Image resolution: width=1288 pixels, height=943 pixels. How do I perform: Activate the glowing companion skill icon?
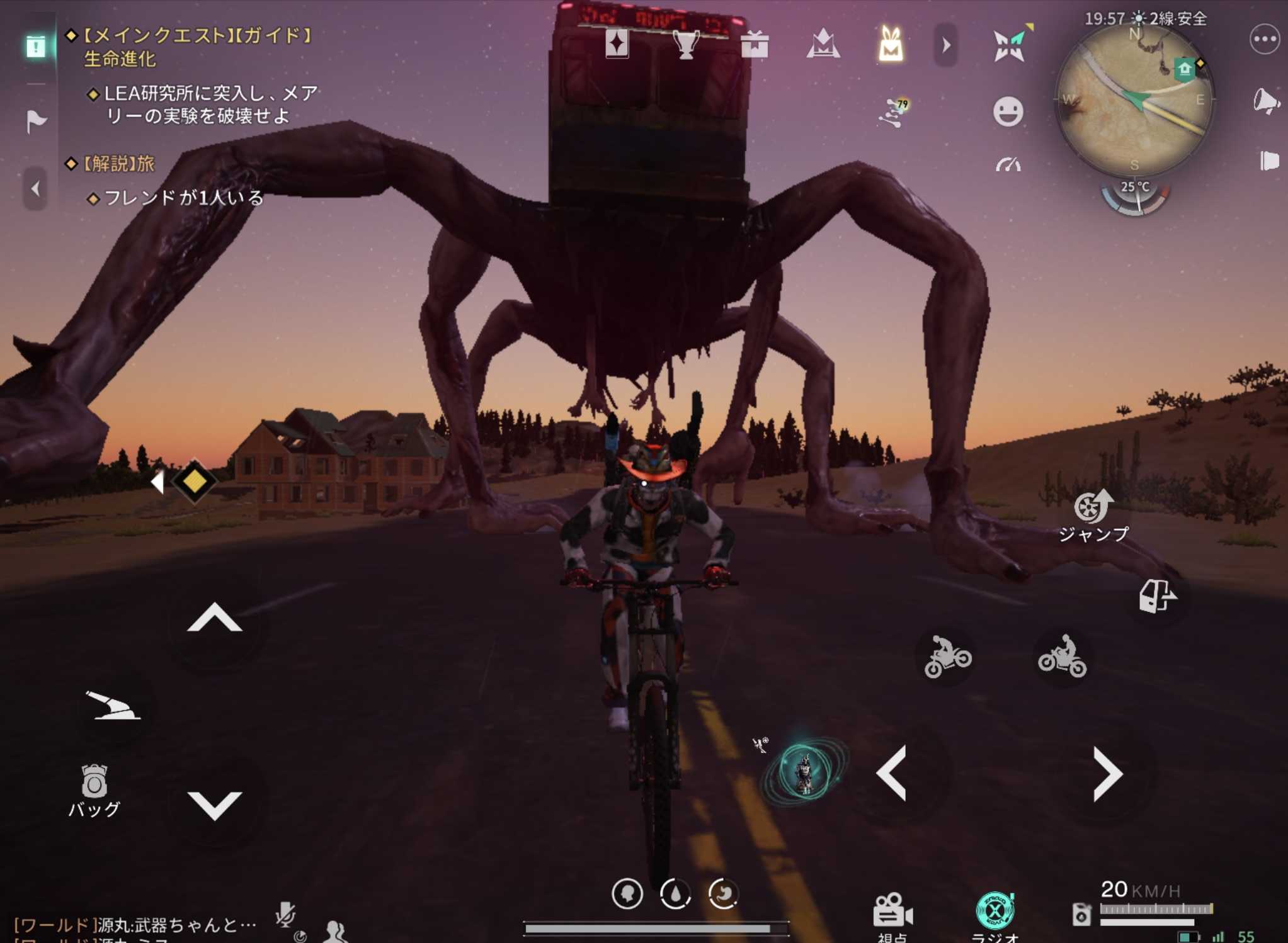804,772
